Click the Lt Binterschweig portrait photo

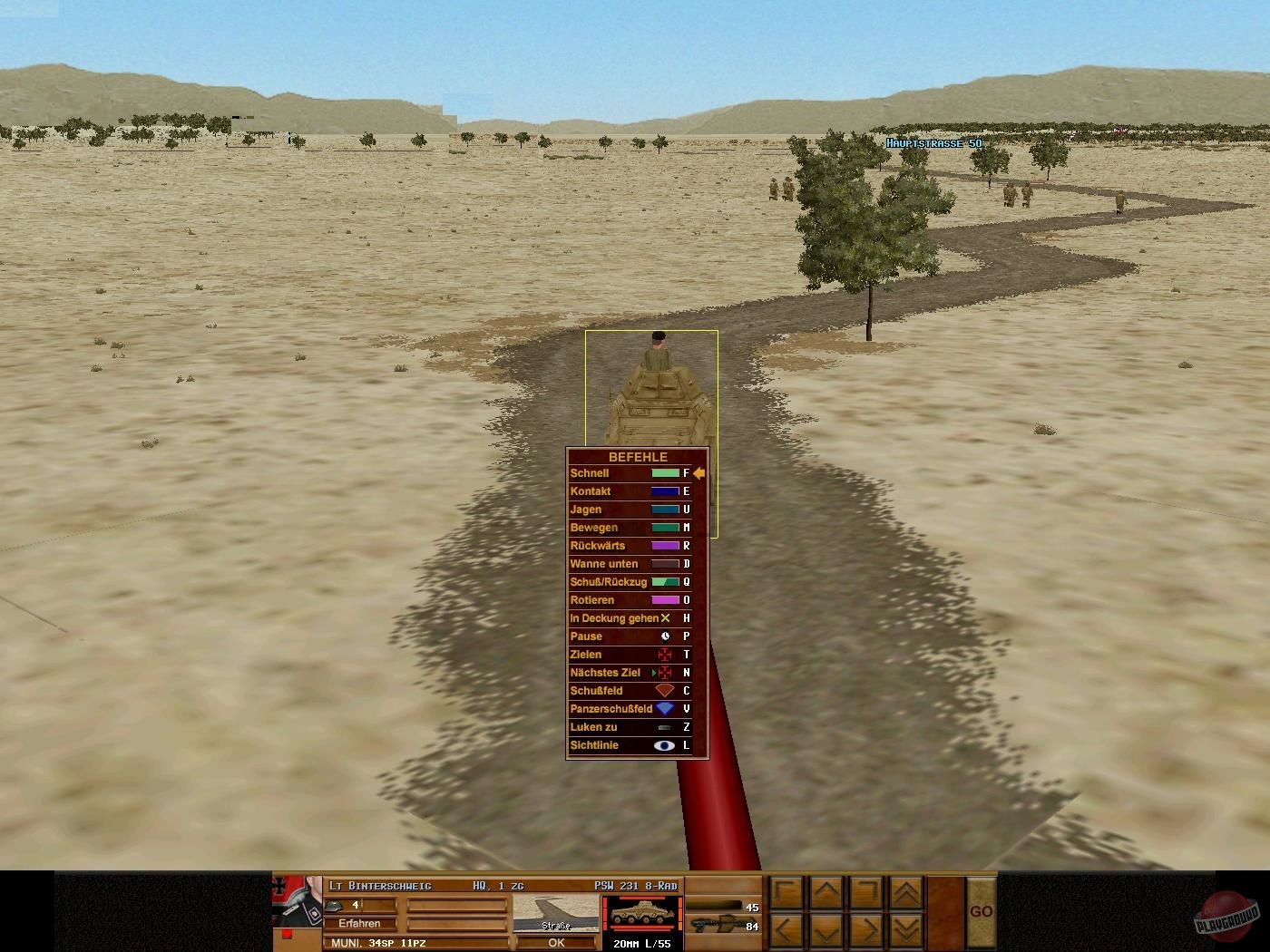tap(296, 904)
